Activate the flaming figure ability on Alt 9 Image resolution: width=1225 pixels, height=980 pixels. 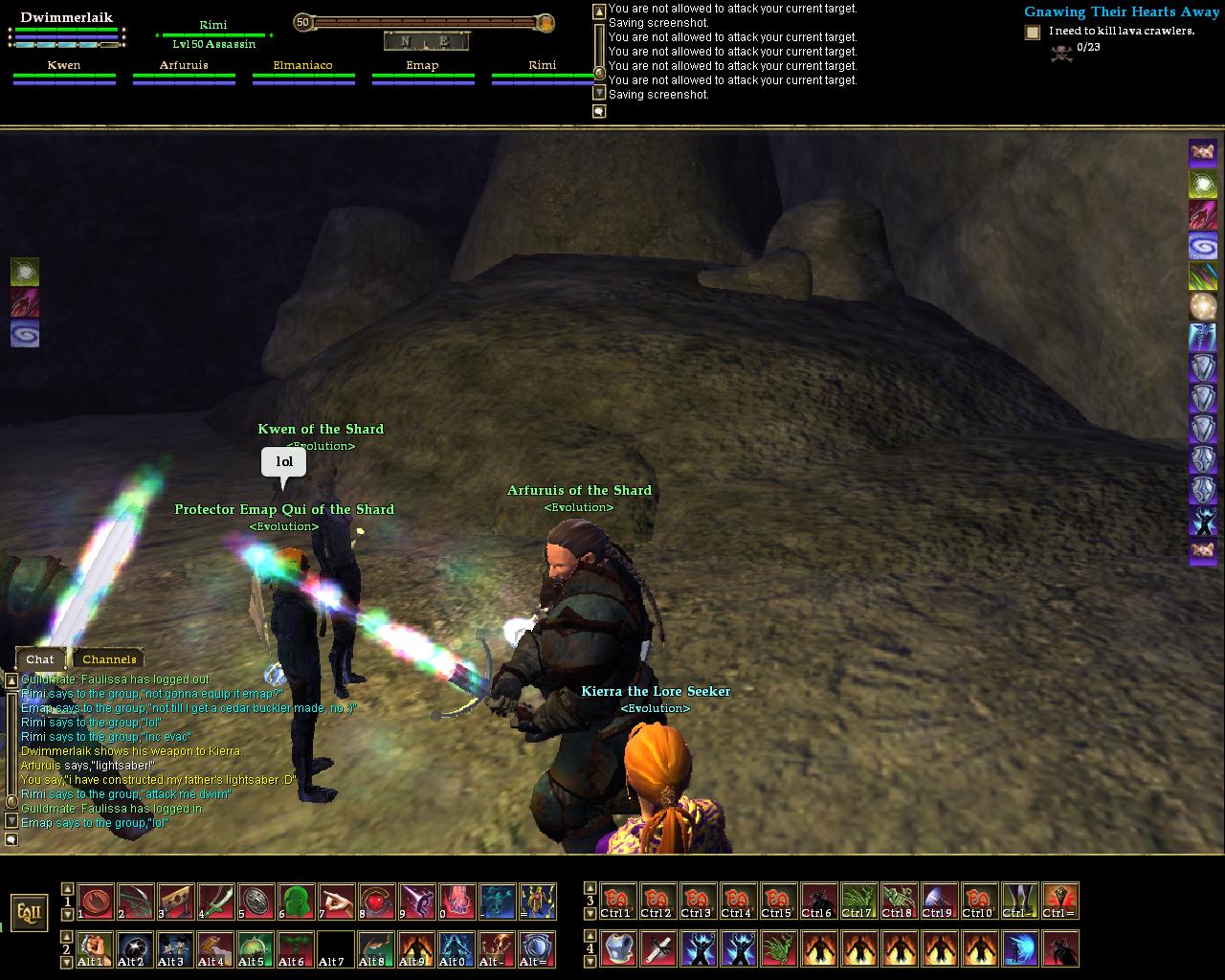[416, 948]
